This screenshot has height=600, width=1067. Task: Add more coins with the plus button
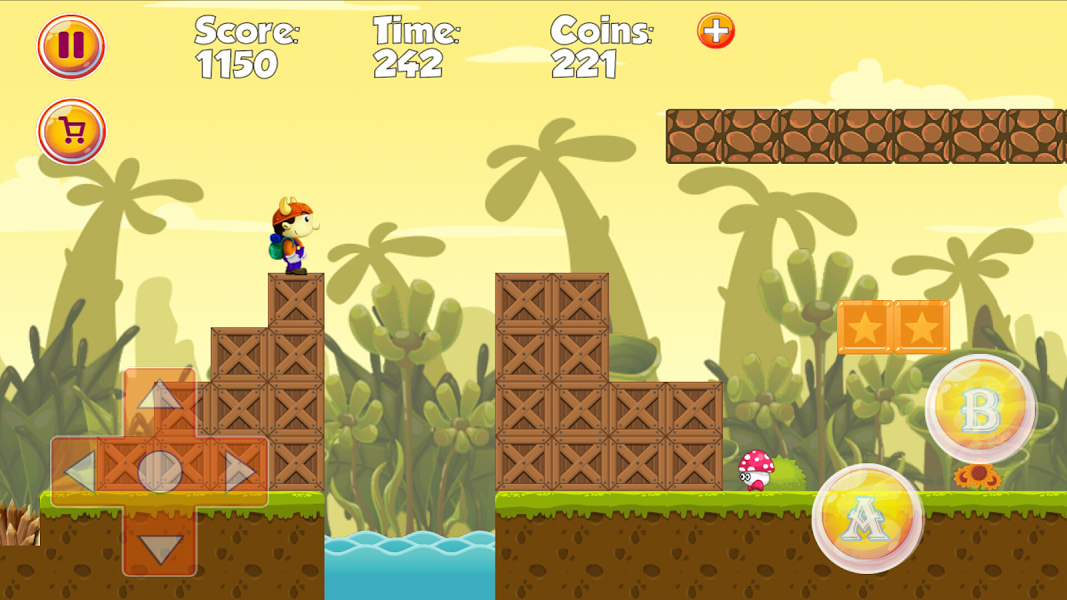click(716, 31)
